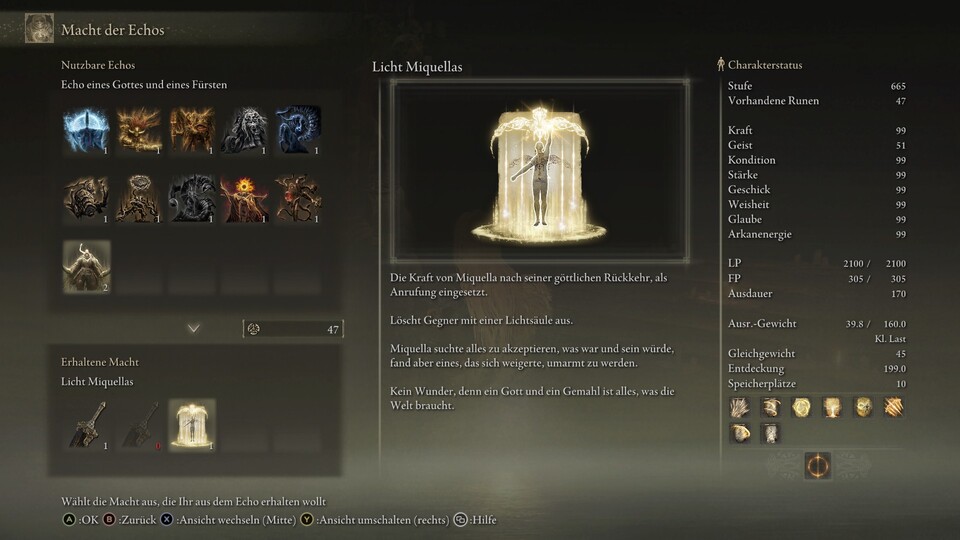Select the dimmed greatsword with red zero
The height and width of the screenshot is (540, 960).
(139, 424)
